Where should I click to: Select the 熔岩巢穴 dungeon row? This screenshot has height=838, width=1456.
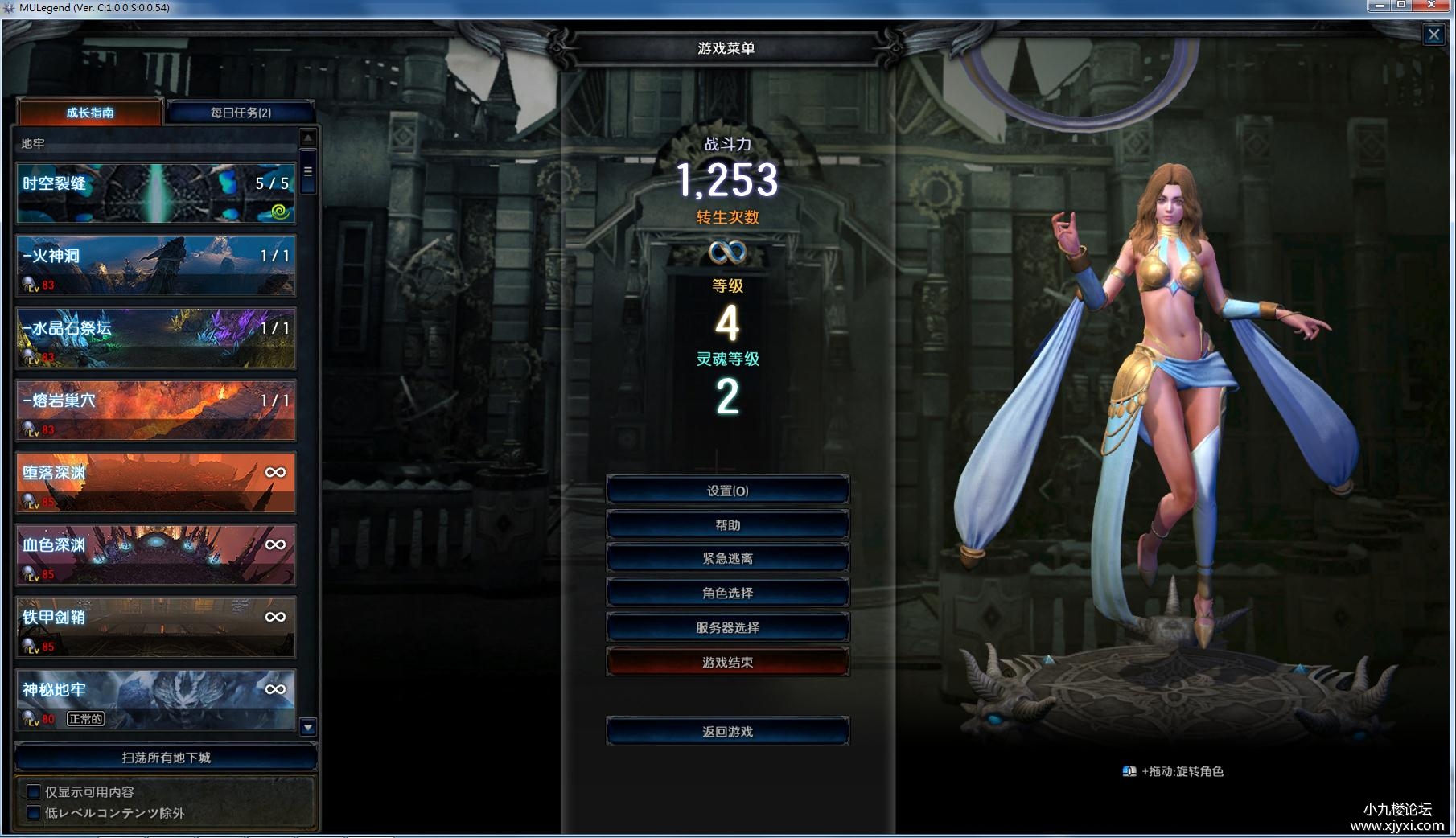156,410
